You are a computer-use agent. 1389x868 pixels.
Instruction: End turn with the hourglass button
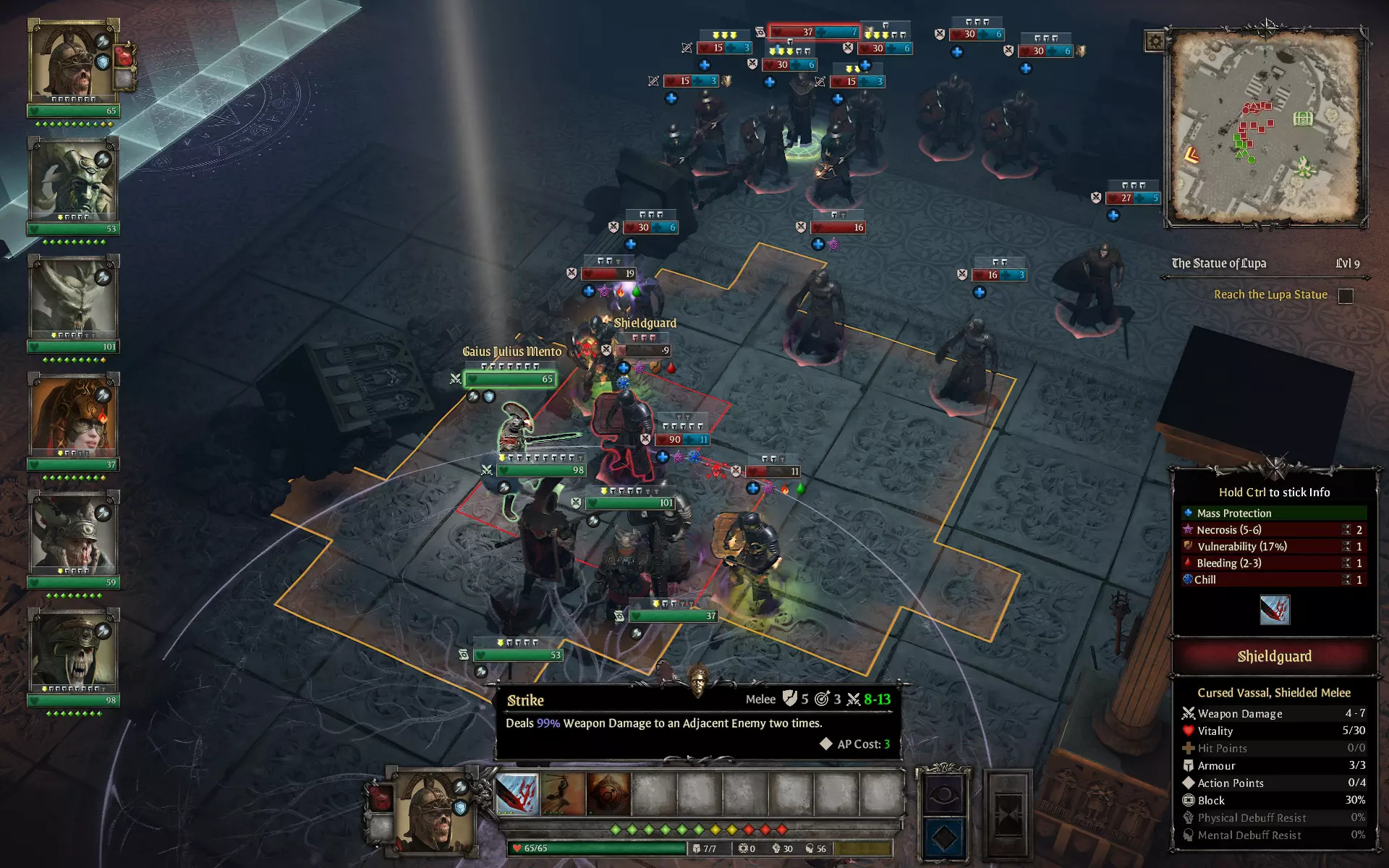1008,815
